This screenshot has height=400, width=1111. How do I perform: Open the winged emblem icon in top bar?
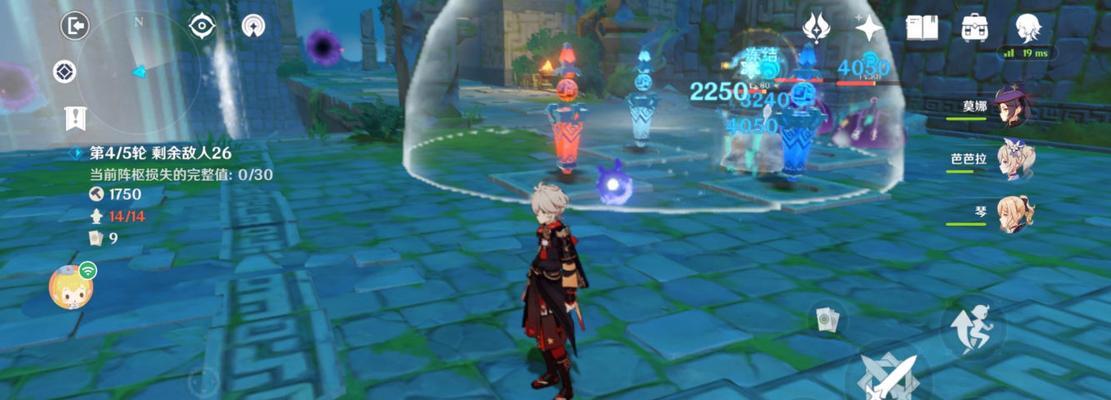click(817, 27)
